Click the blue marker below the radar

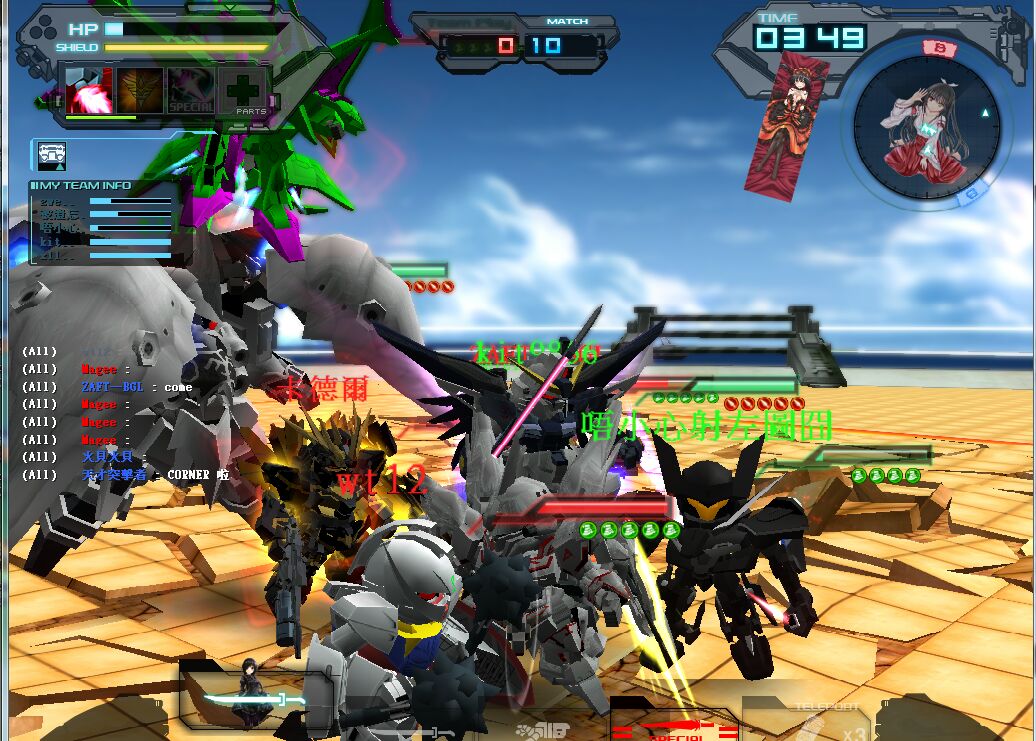tap(971, 196)
